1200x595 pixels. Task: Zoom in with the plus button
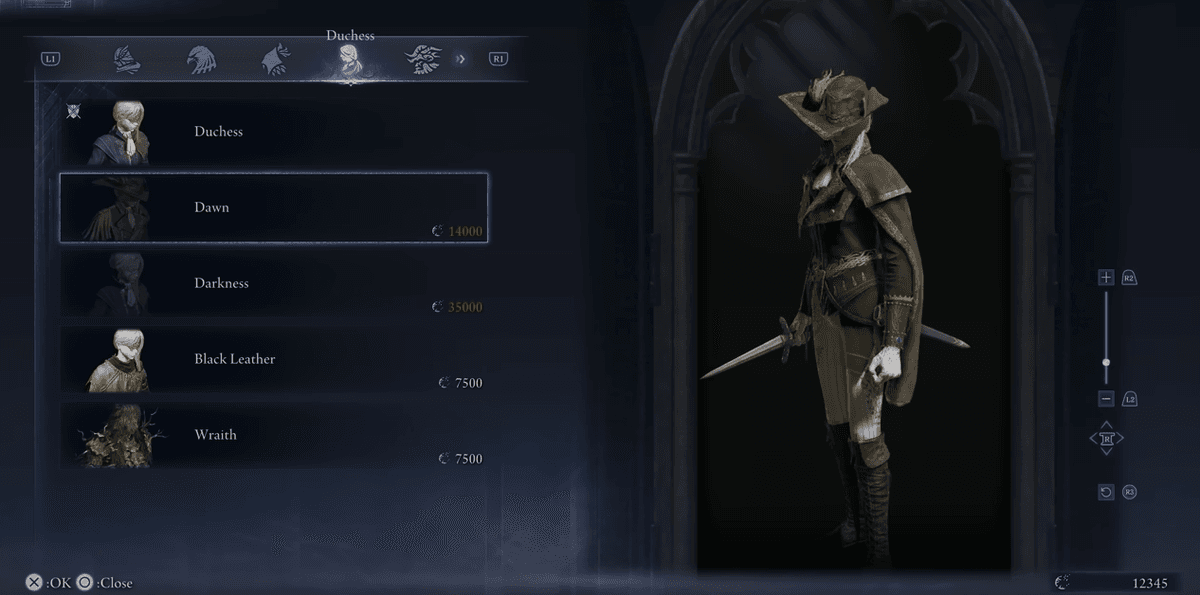point(1106,277)
